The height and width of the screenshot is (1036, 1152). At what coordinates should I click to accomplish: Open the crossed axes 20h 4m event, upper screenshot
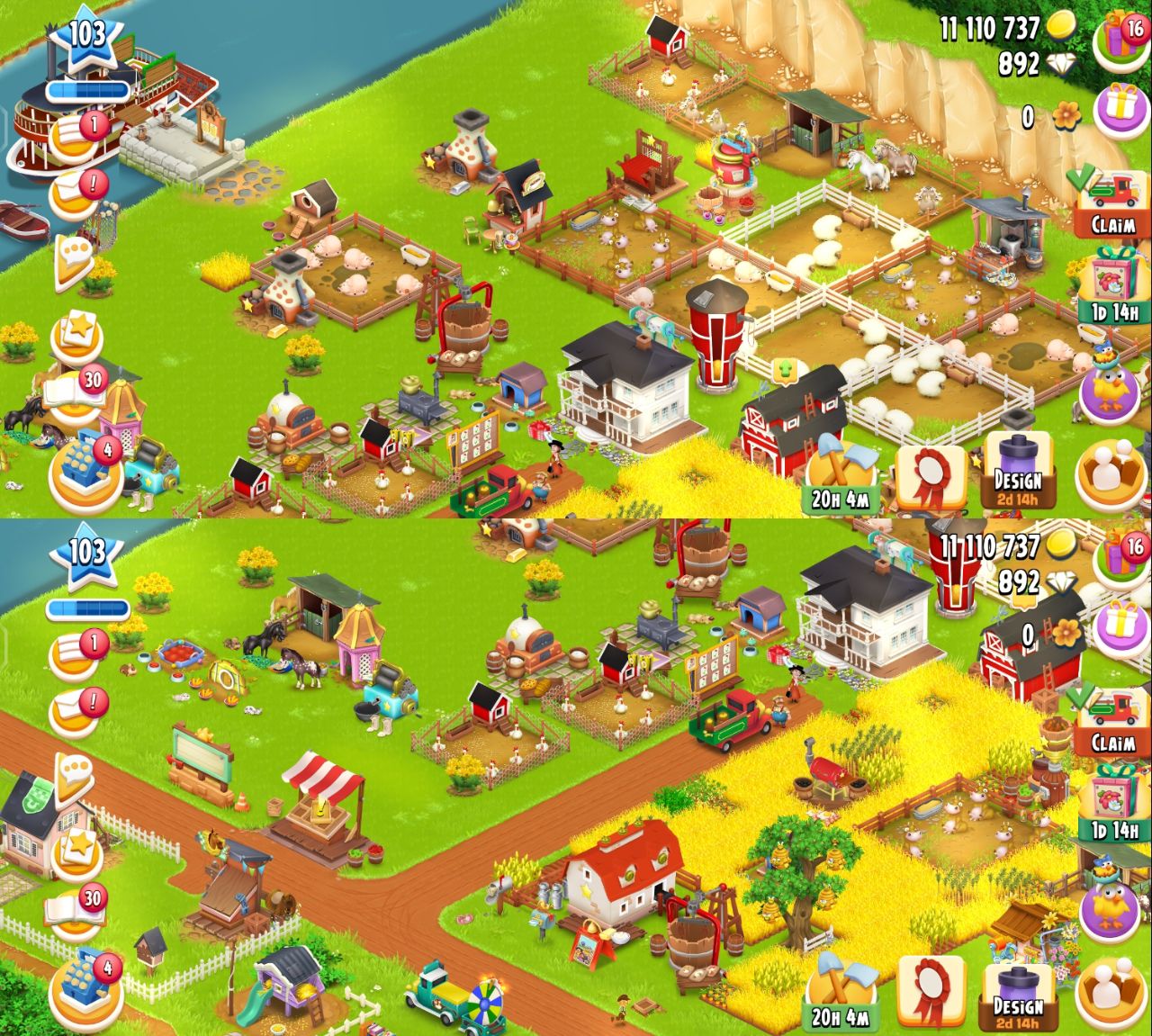click(x=840, y=476)
